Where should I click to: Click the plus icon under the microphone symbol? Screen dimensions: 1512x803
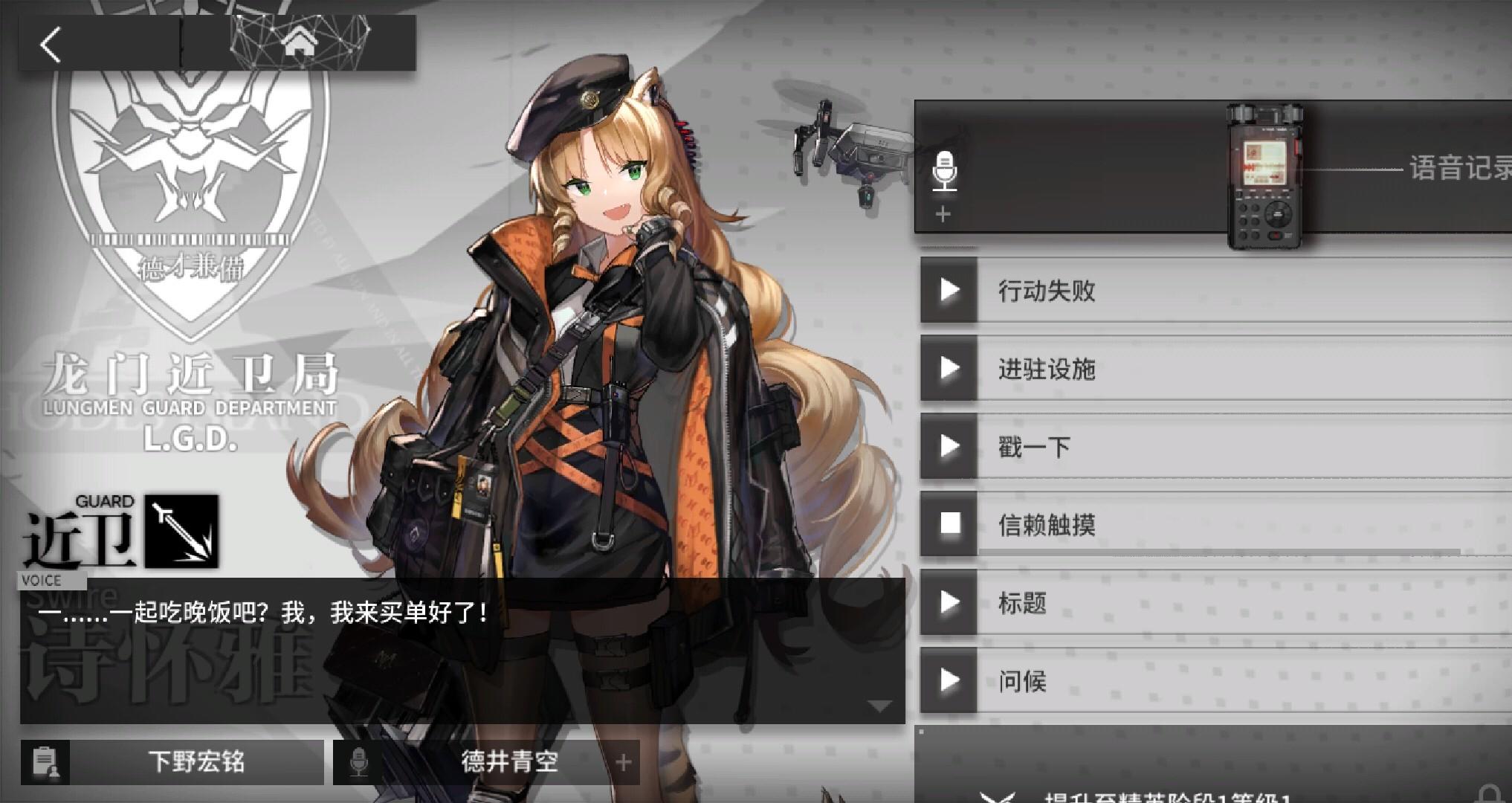click(x=943, y=215)
